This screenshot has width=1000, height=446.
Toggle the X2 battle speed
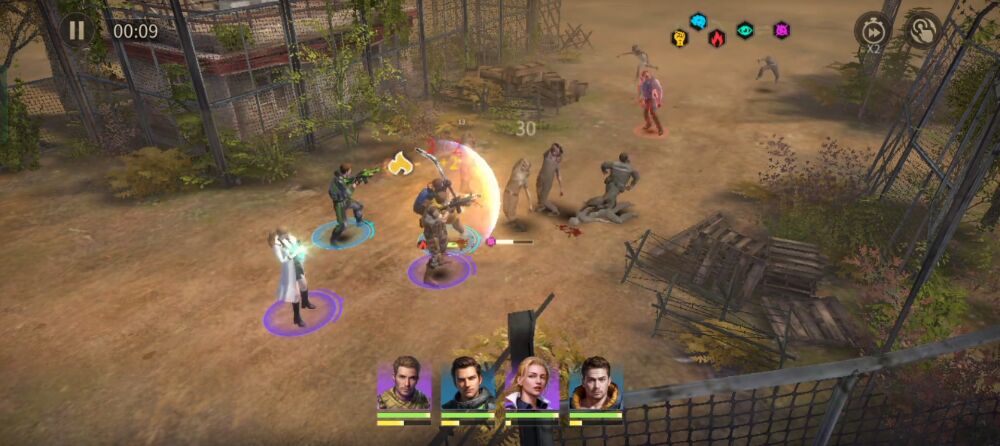(872, 30)
